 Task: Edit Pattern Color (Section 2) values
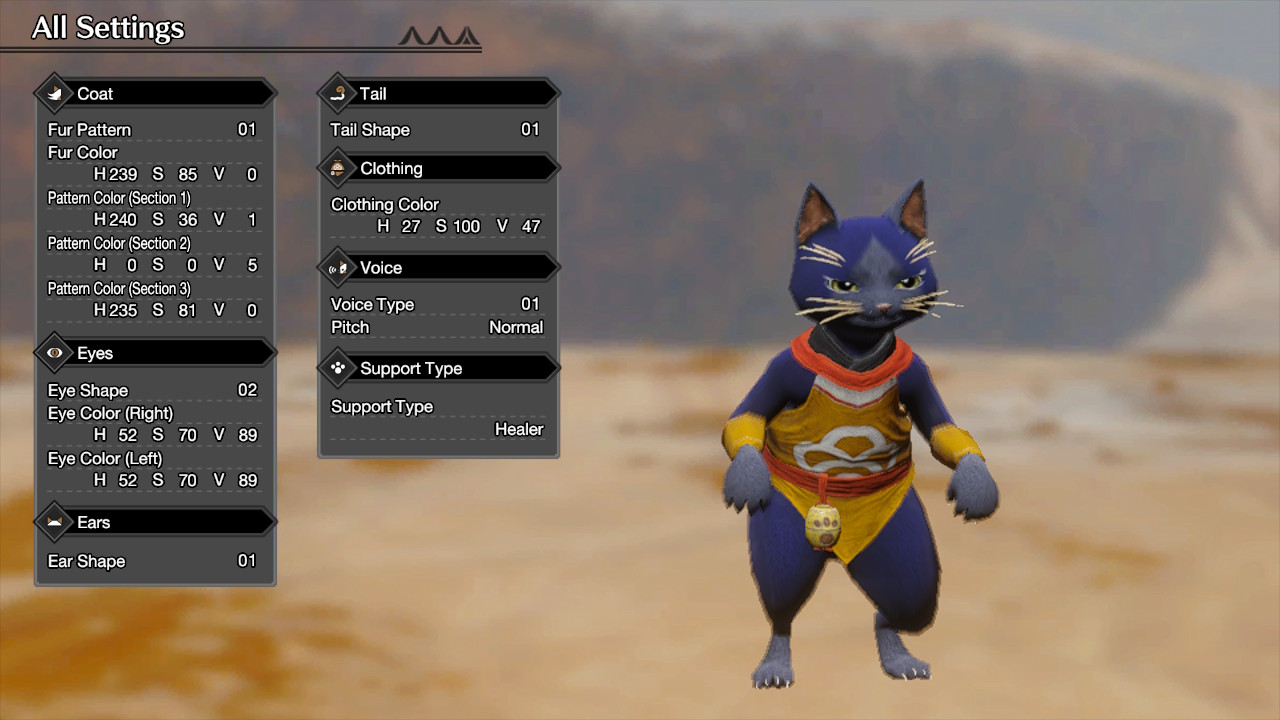[x=175, y=265]
